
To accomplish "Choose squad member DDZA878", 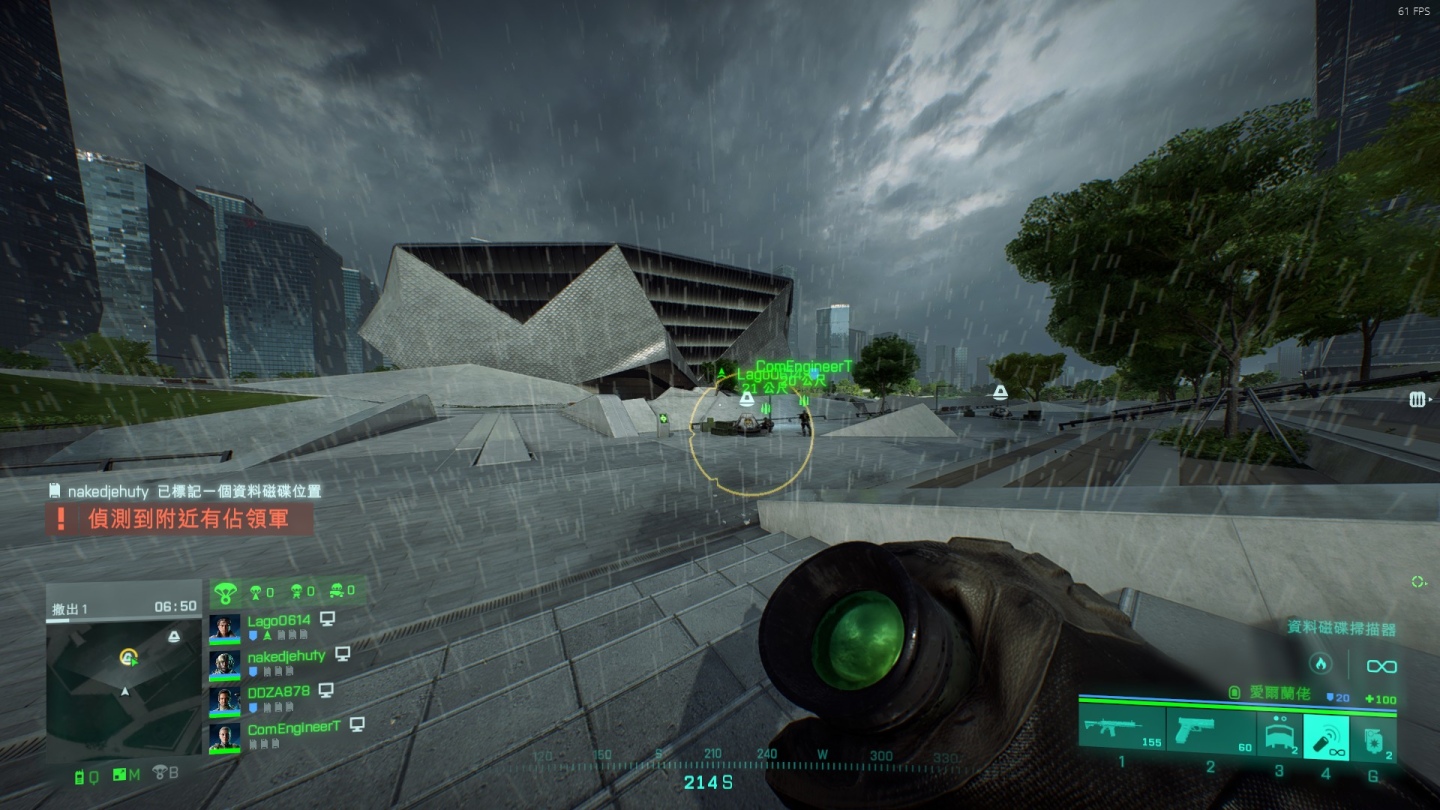I will pos(278,692).
